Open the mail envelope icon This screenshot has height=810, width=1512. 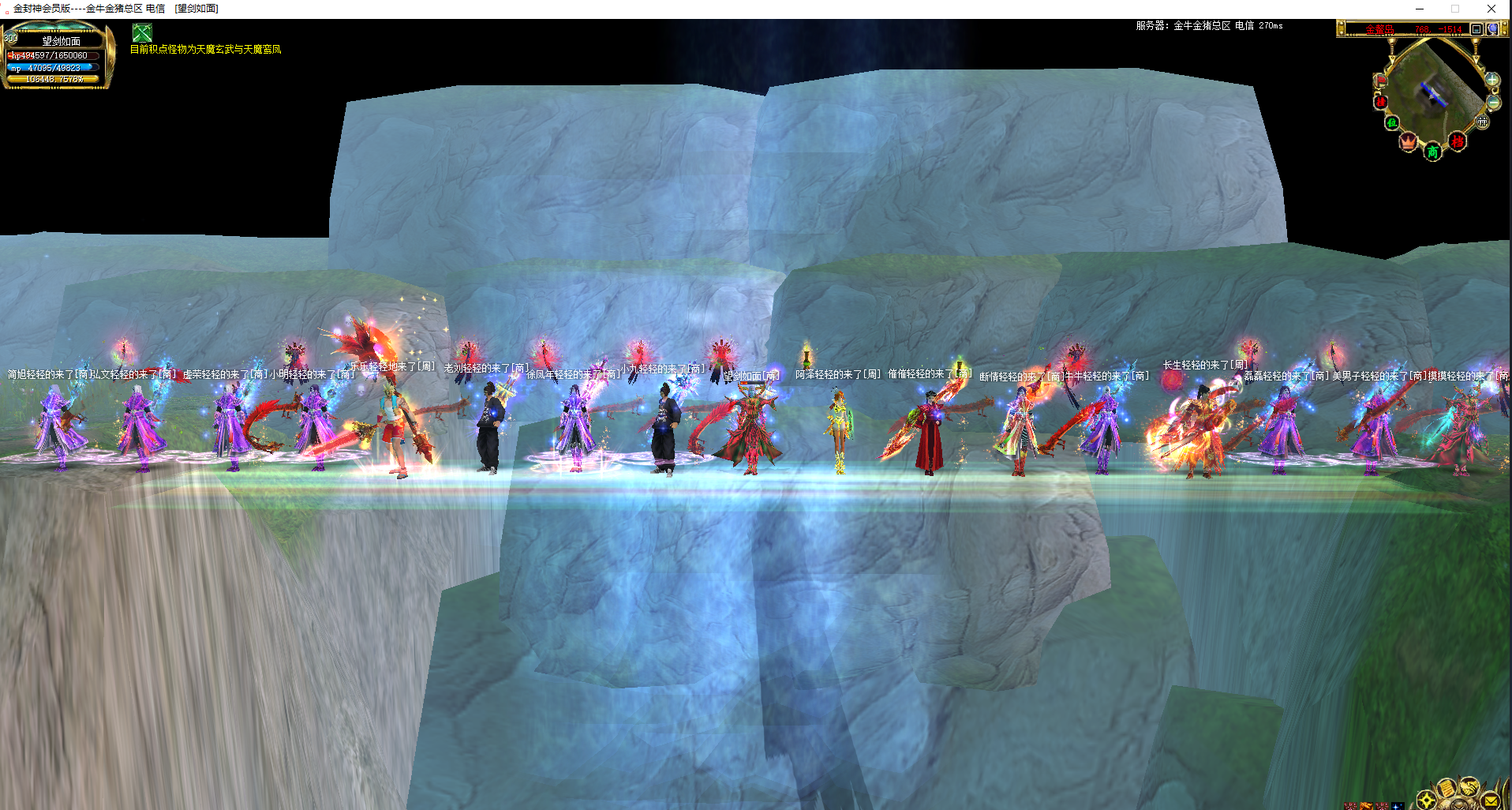point(1491,801)
